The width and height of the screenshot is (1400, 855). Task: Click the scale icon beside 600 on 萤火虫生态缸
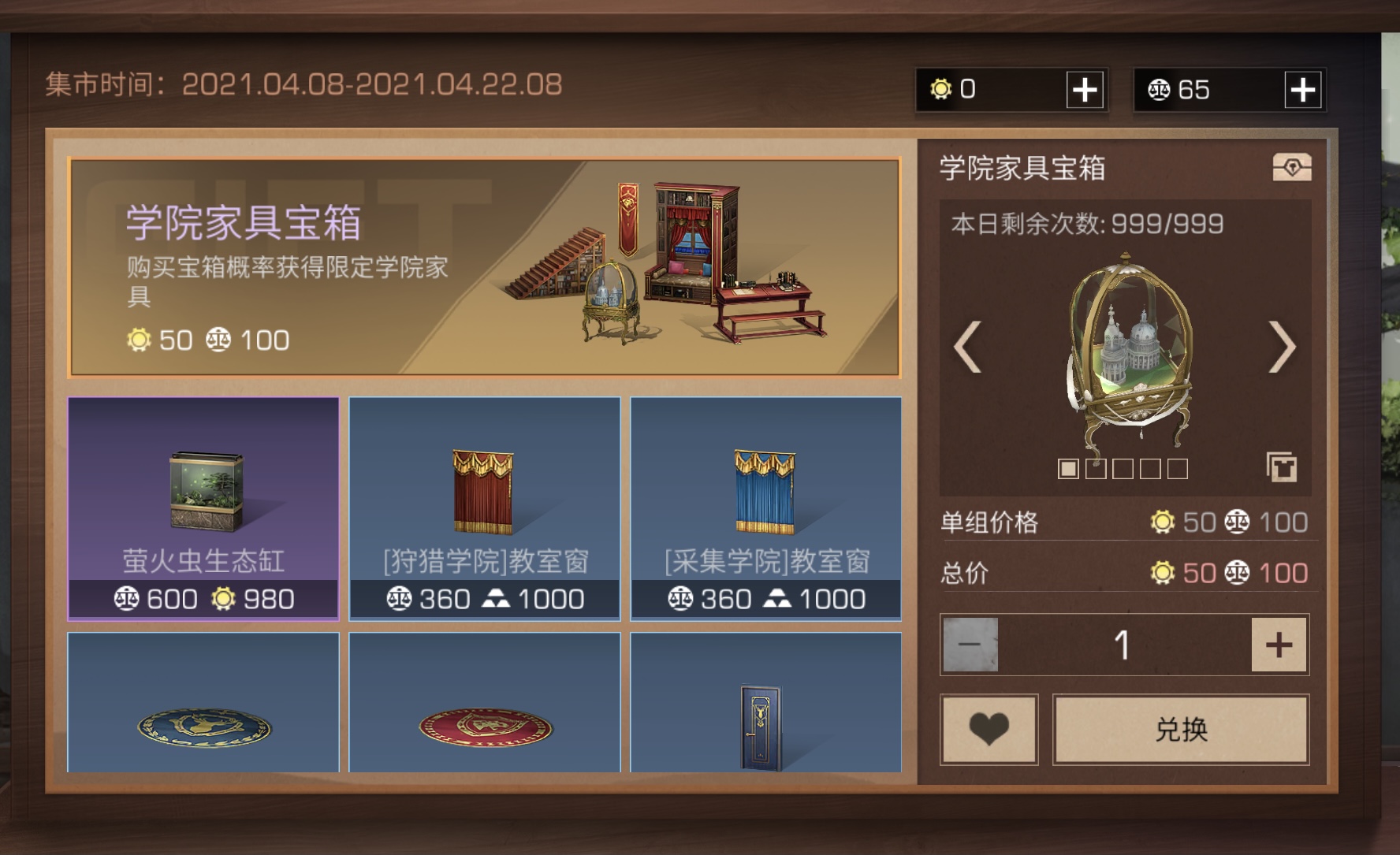pyautogui.click(x=126, y=599)
